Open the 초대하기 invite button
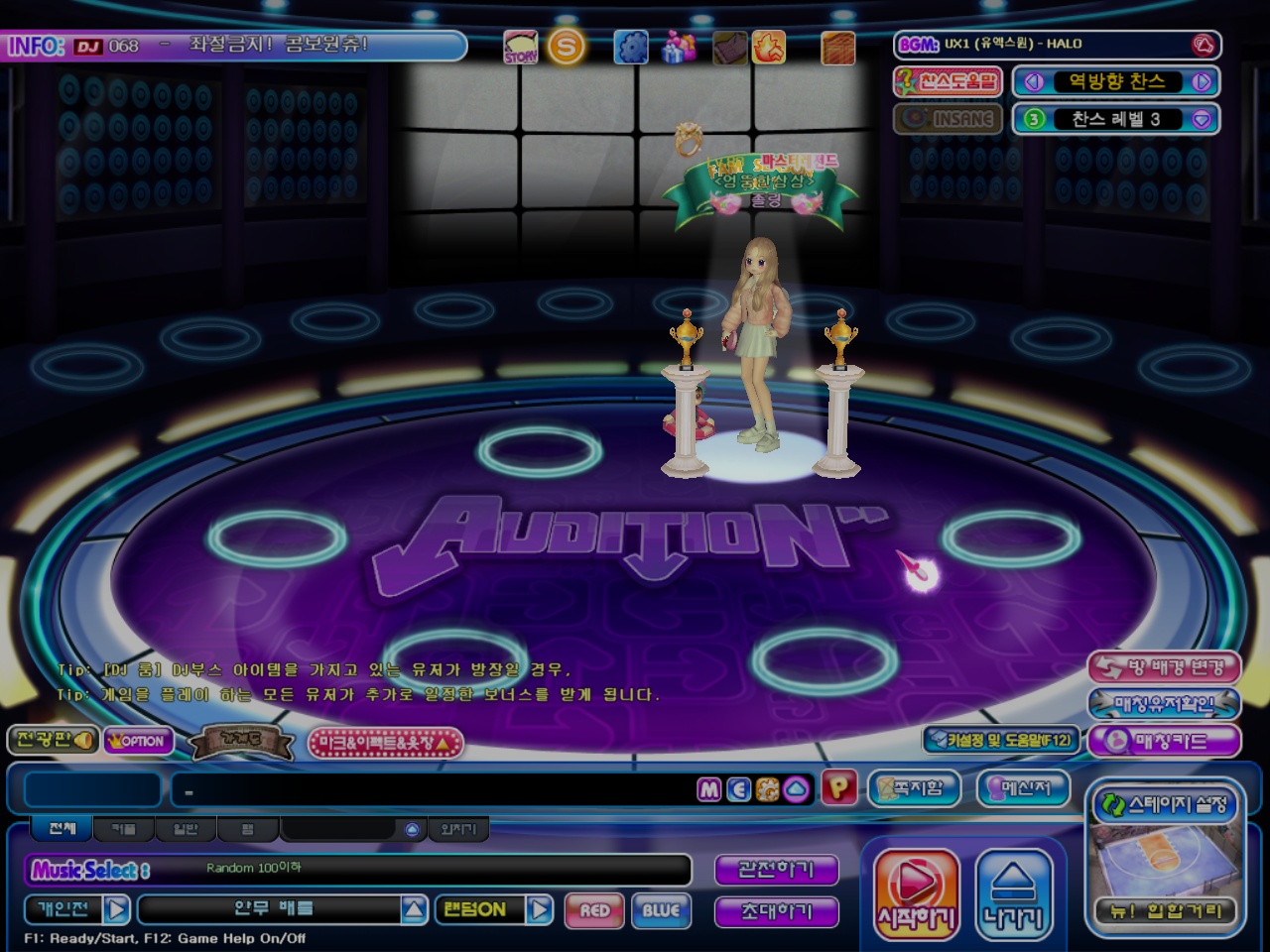Screen dimensions: 1270x952 click(776, 911)
